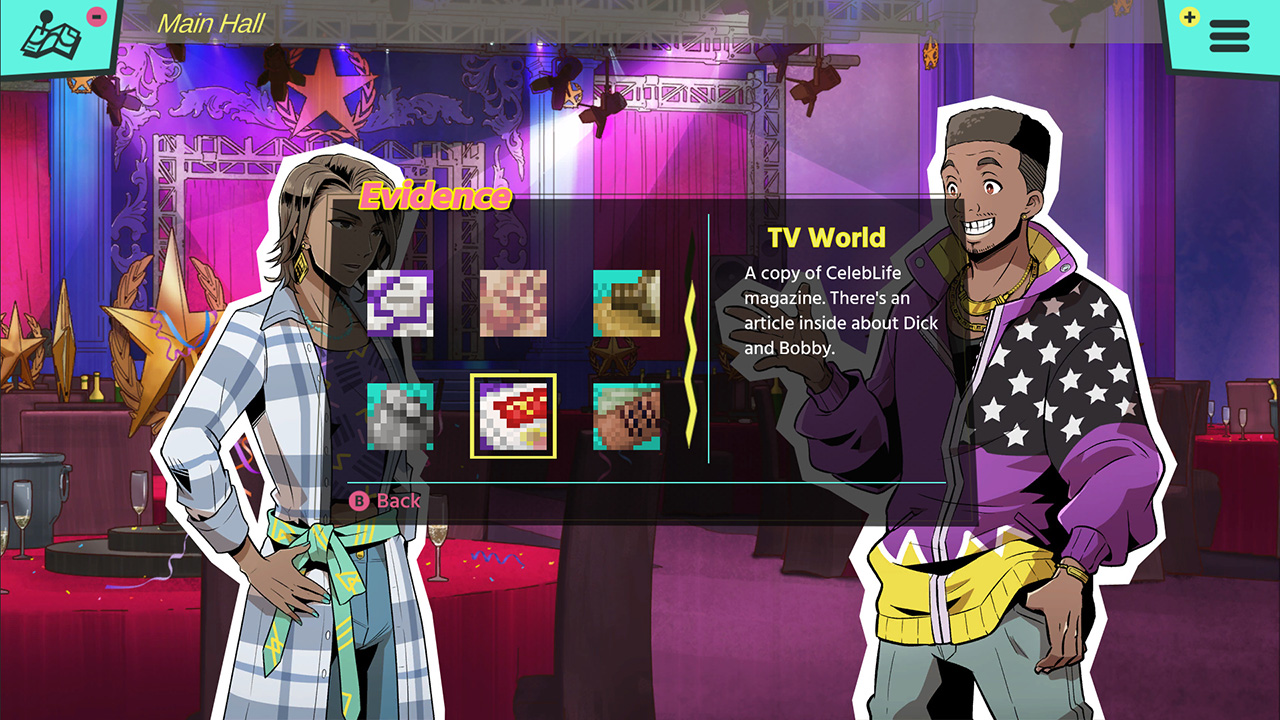Screen dimensions: 1280x720
Task: View the highlighted strawberry shortcake evidence icon
Action: pos(512,417)
